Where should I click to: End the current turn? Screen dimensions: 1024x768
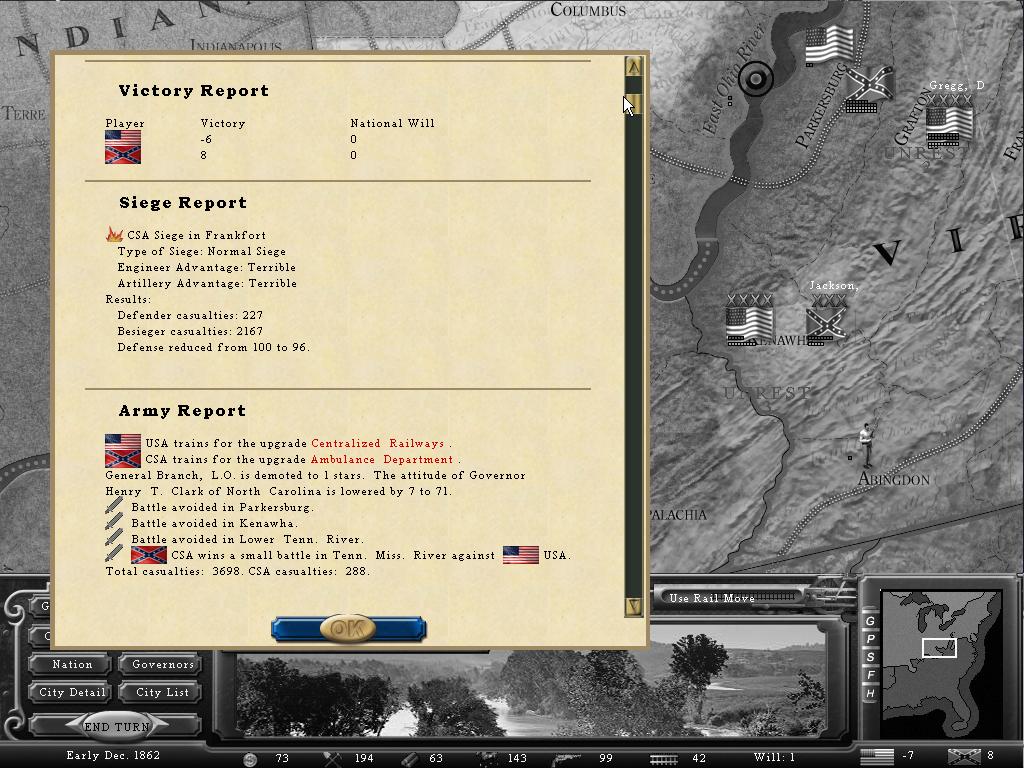tap(117, 727)
